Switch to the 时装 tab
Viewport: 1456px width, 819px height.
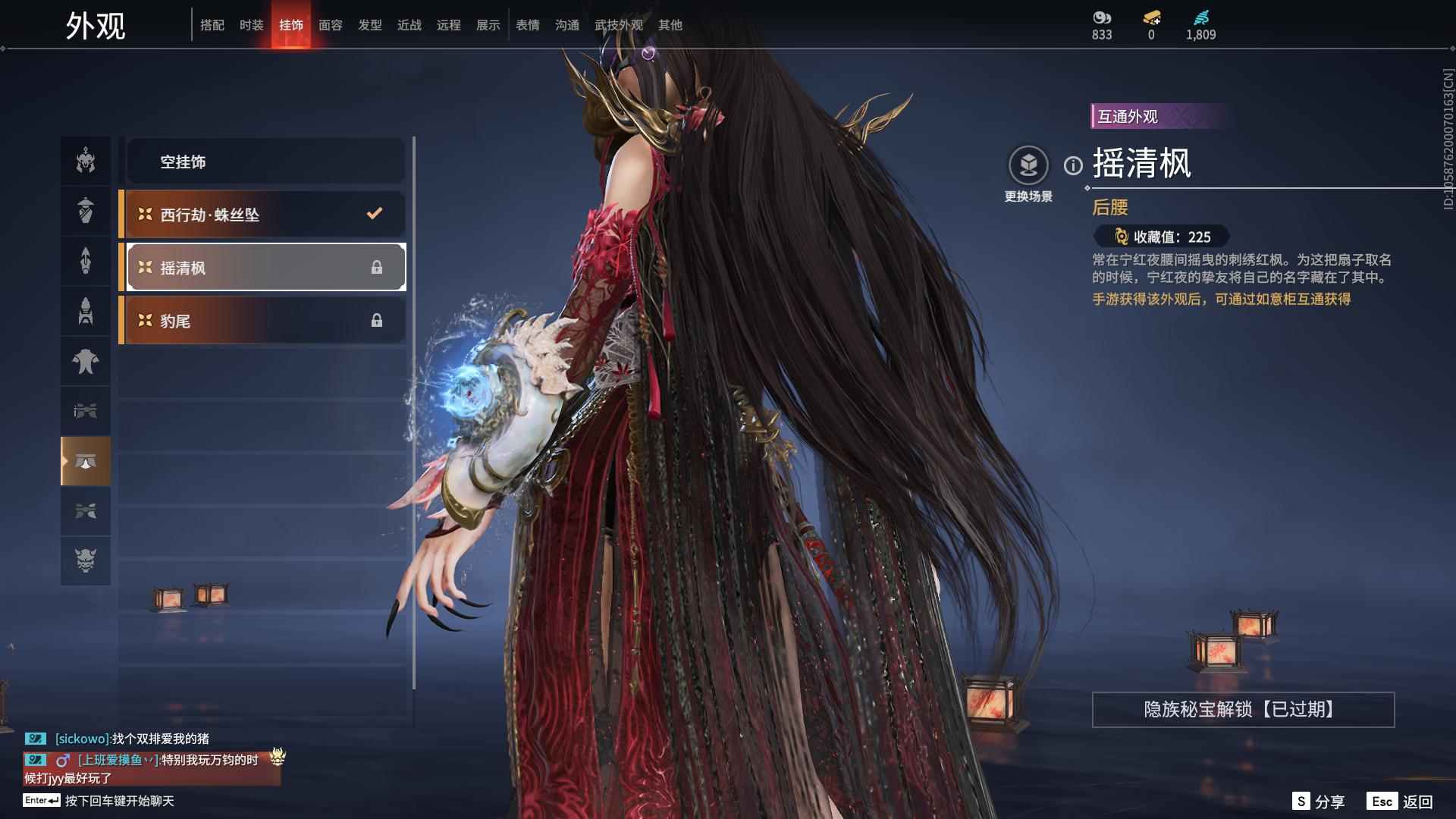(x=251, y=24)
